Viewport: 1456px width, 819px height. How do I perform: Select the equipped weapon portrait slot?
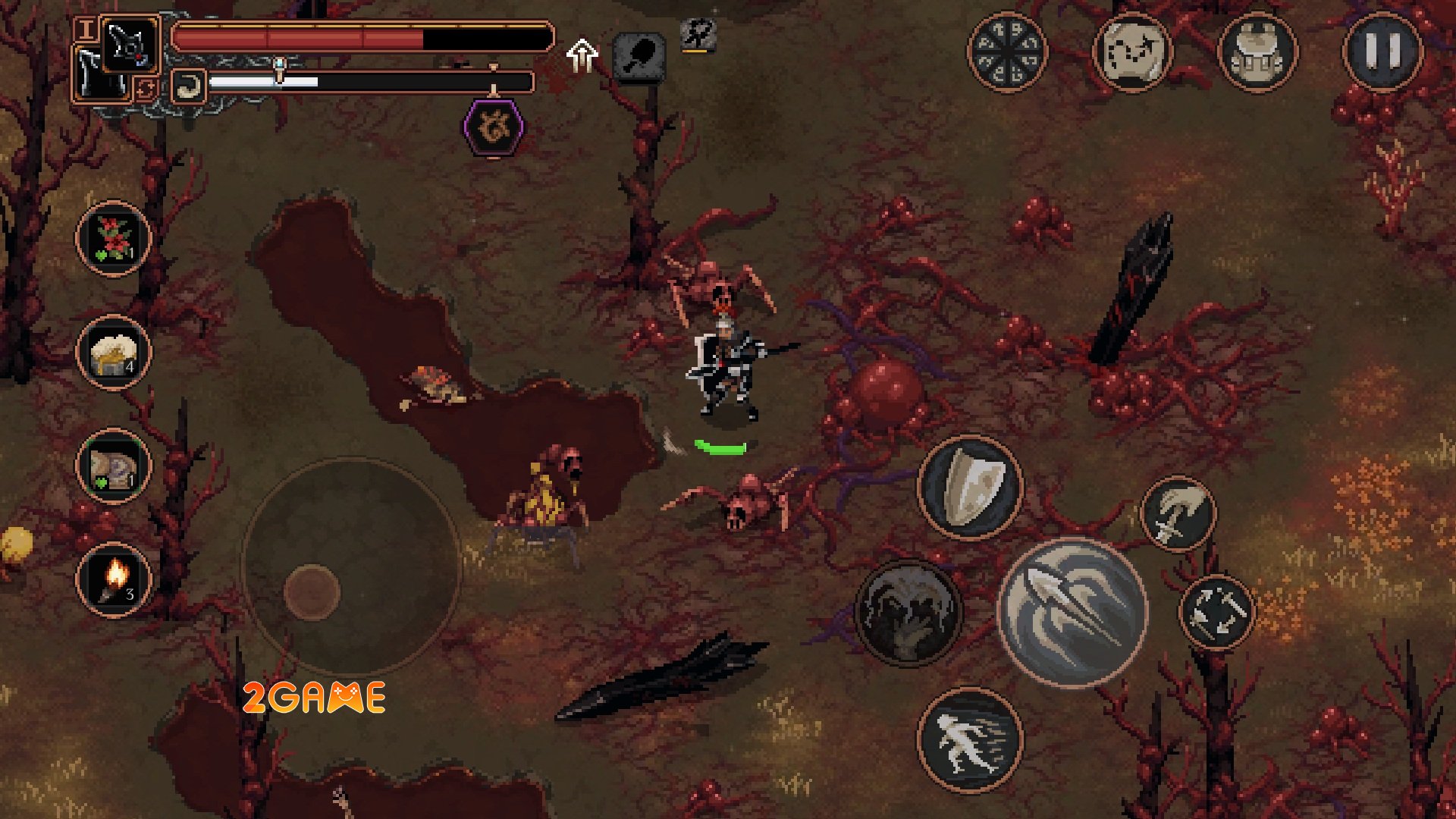(x=127, y=45)
